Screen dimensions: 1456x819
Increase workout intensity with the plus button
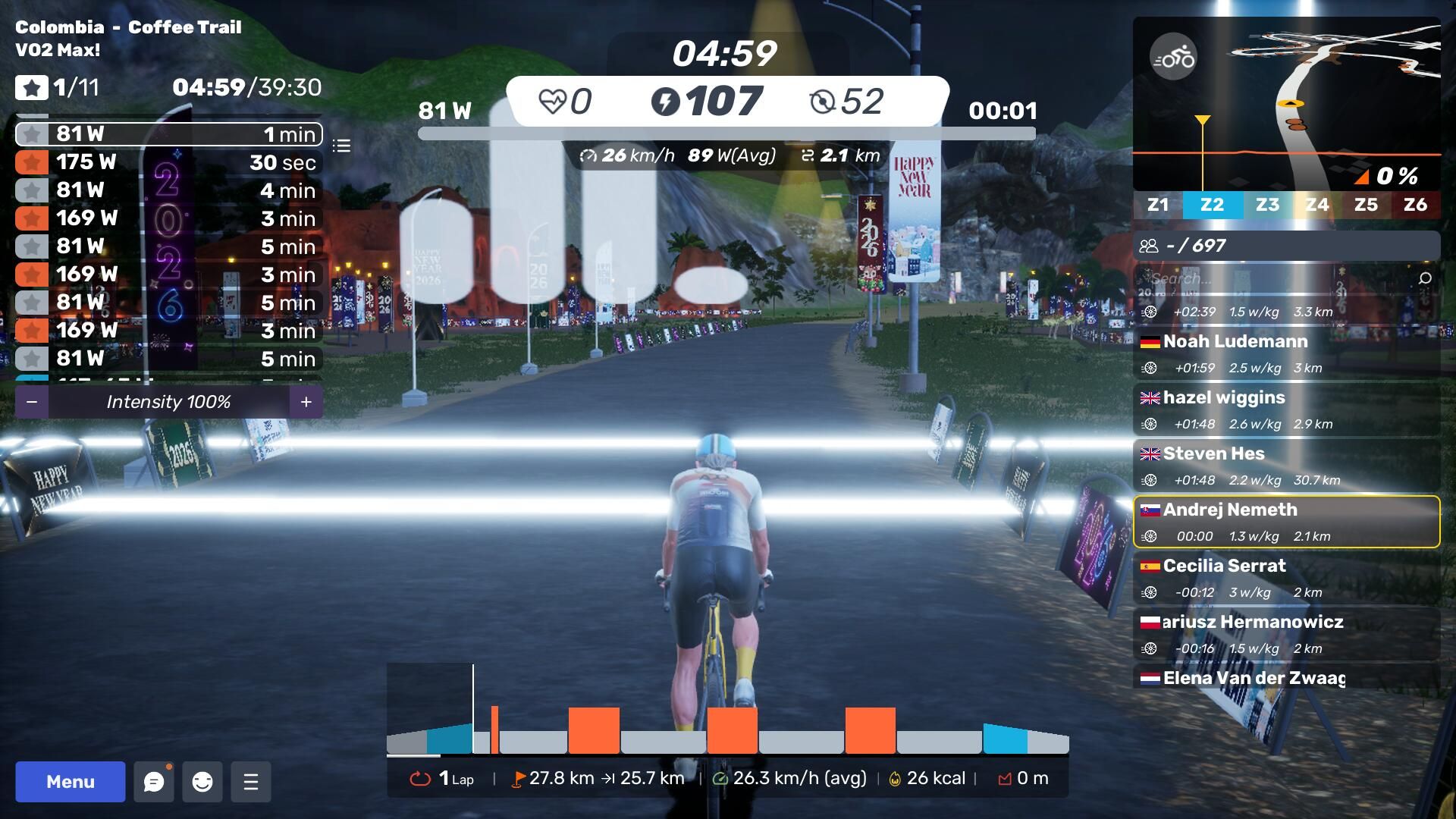[x=306, y=402]
